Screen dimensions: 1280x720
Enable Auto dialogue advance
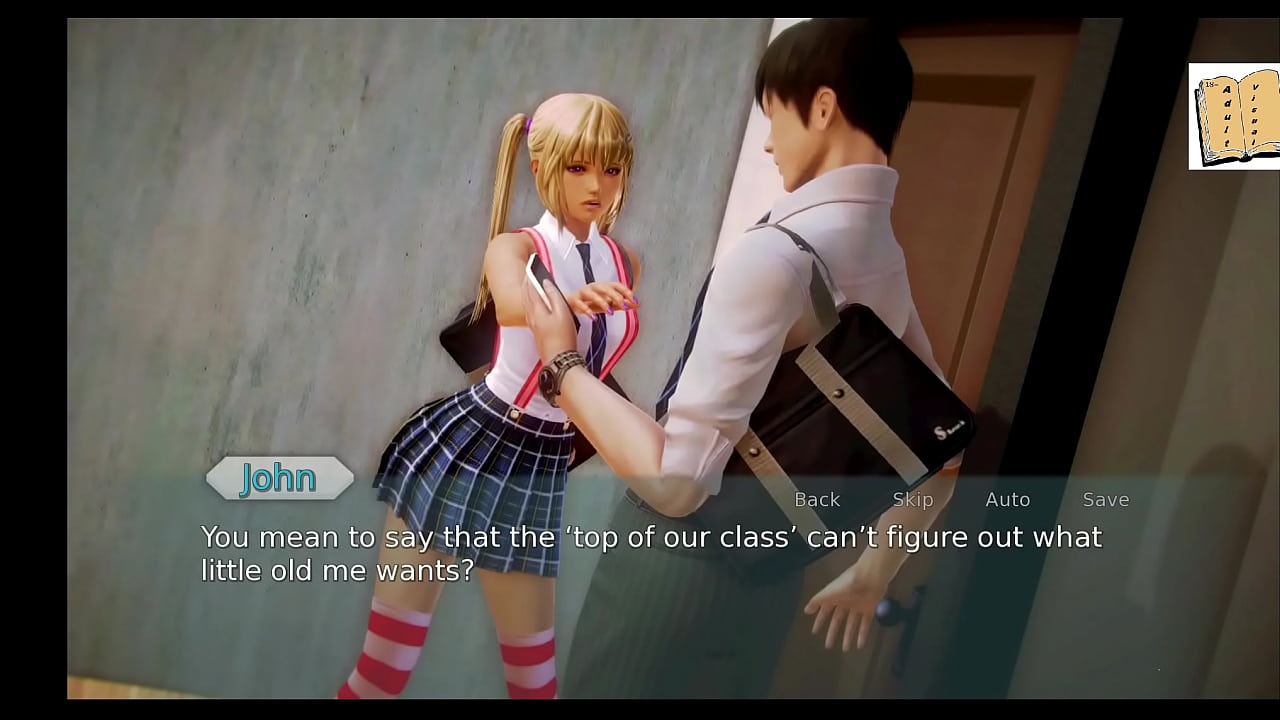(1007, 499)
